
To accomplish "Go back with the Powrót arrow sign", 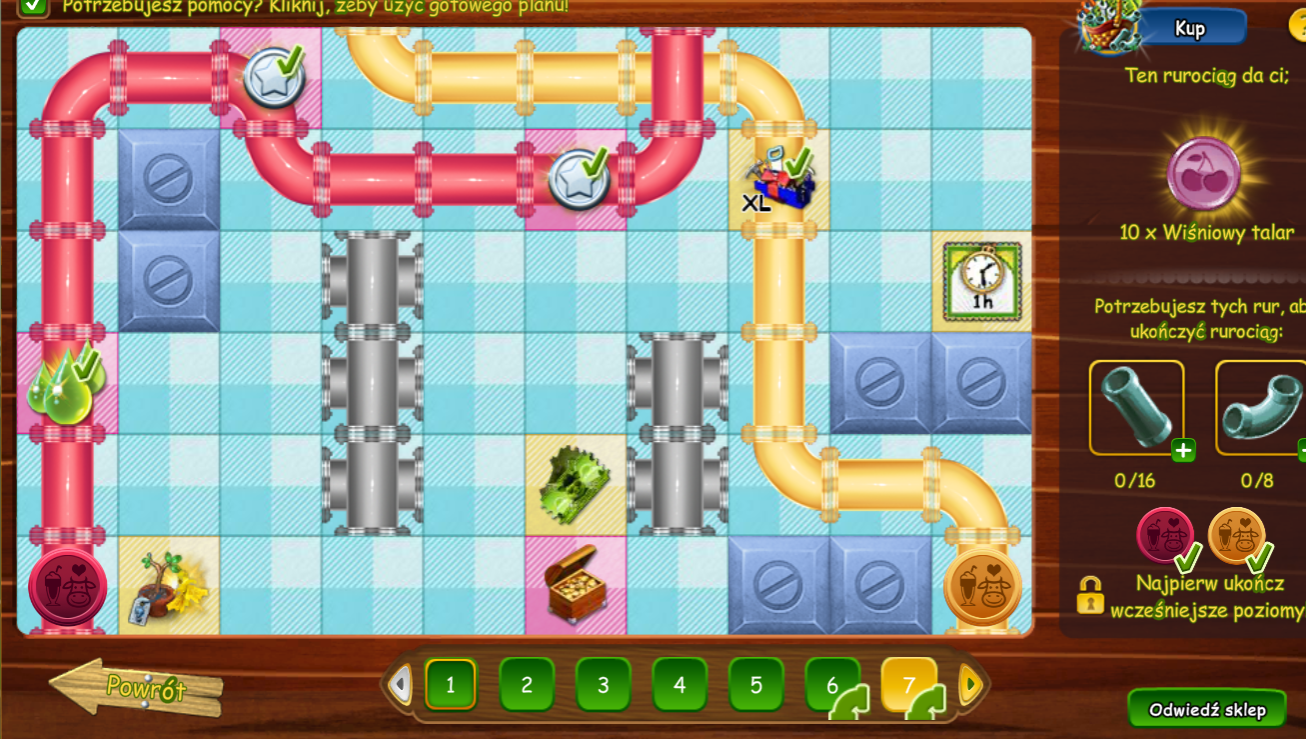I will pyautogui.click(x=137, y=688).
